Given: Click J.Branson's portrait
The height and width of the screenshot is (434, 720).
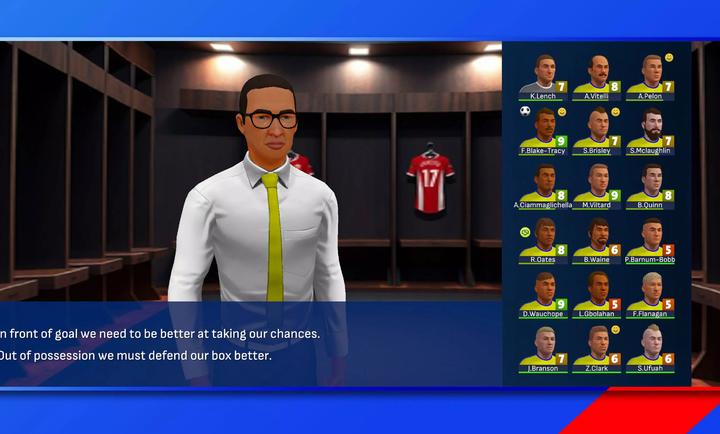Looking at the screenshot, I should pyautogui.click(x=543, y=346).
